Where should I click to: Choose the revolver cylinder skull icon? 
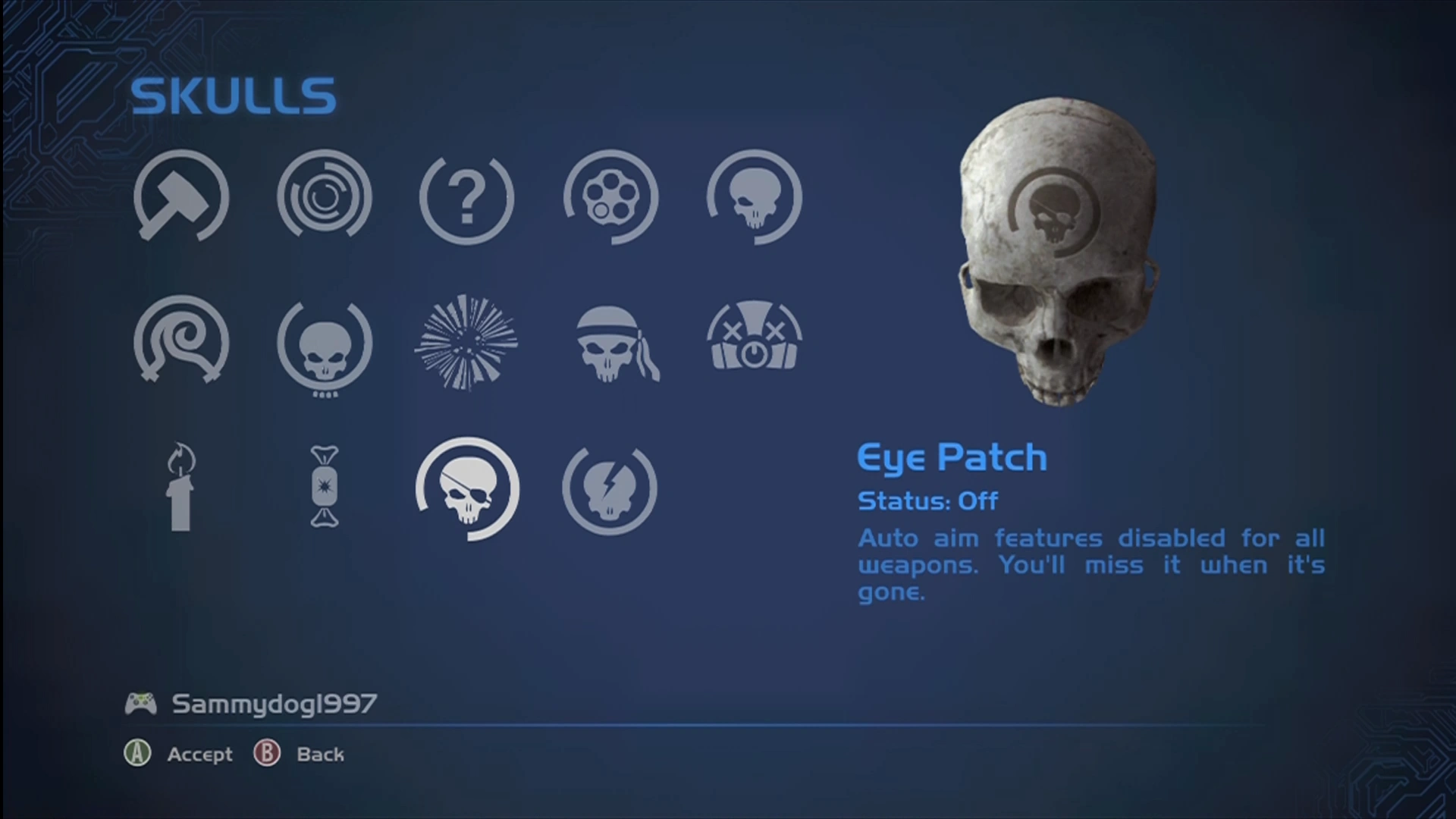tap(610, 197)
